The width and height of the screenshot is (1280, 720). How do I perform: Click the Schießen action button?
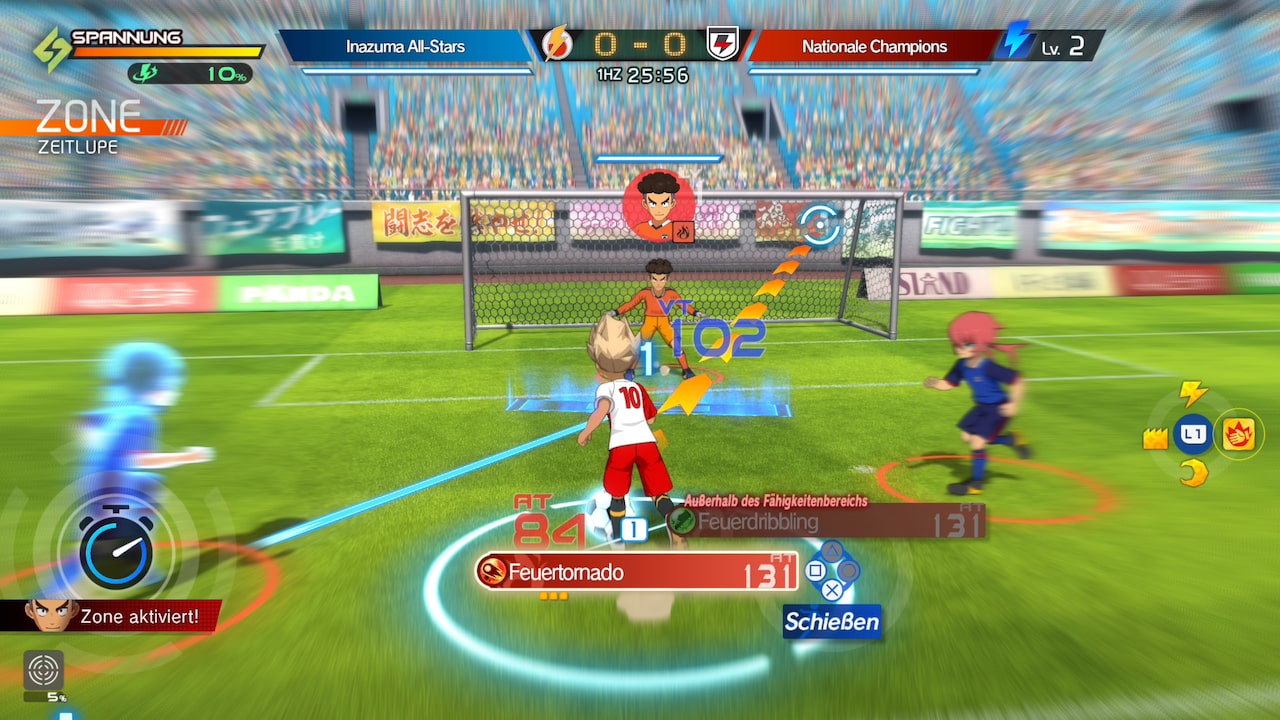point(833,622)
